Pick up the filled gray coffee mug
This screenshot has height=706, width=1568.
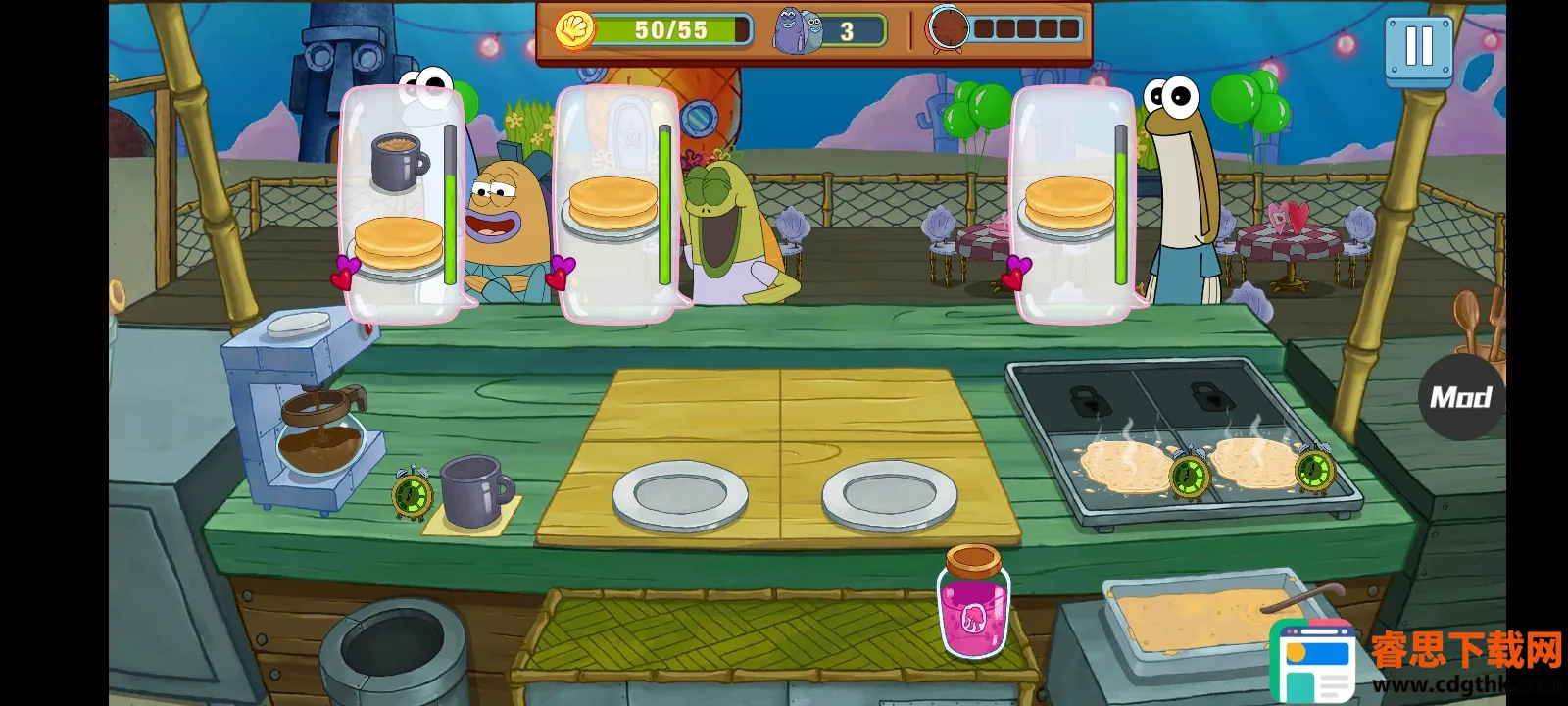(475, 491)
